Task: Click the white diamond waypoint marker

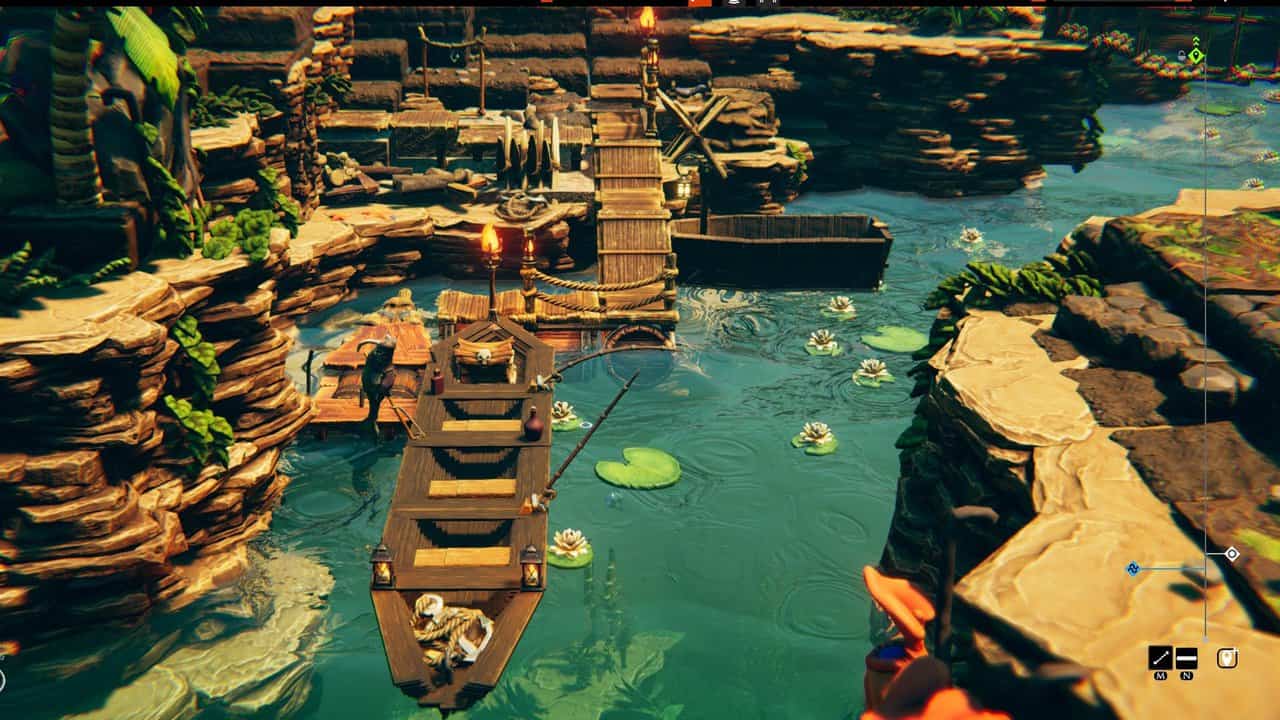Action: click(1232, 553)
